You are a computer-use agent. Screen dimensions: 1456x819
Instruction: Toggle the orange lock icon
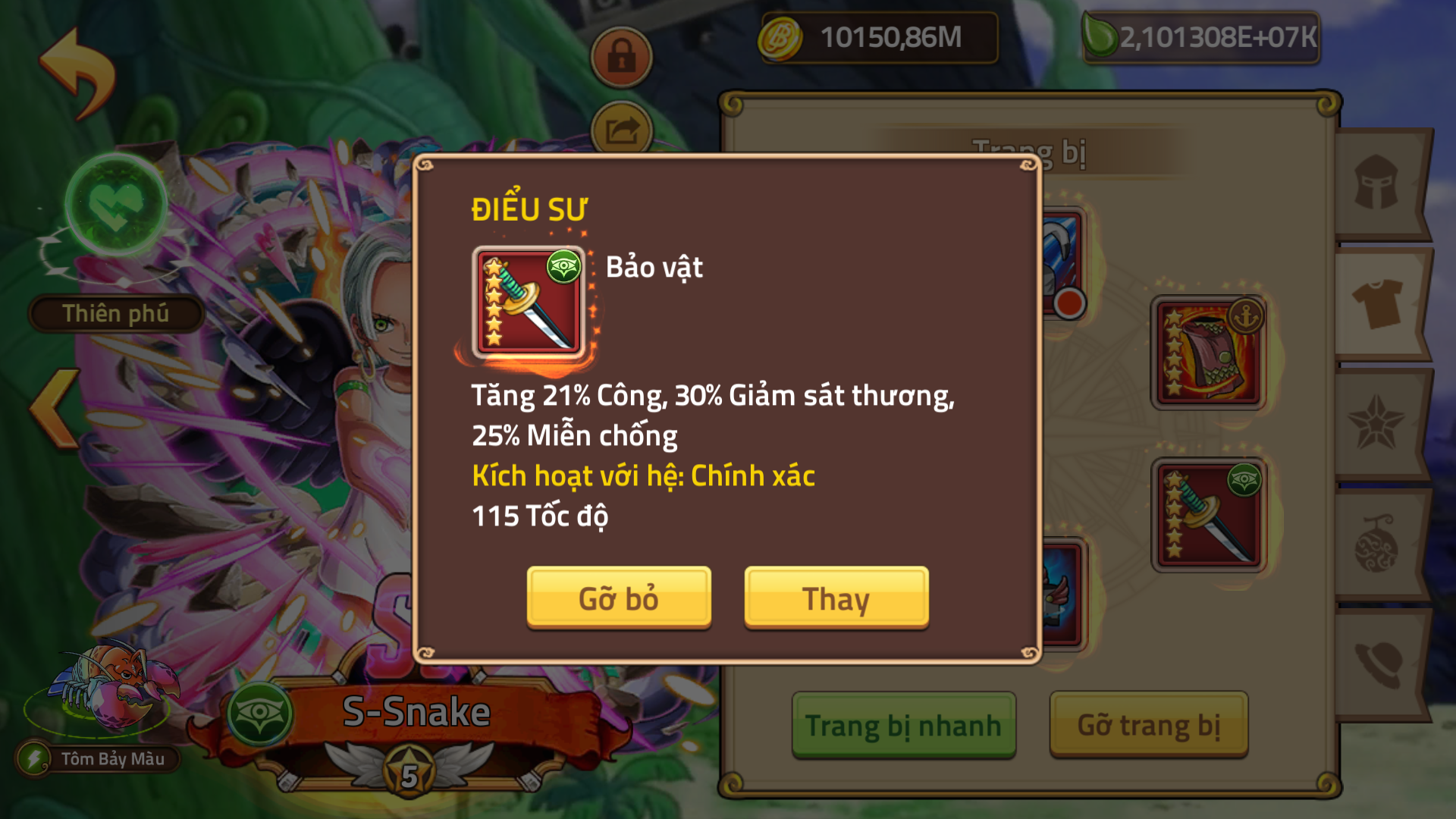622,57
